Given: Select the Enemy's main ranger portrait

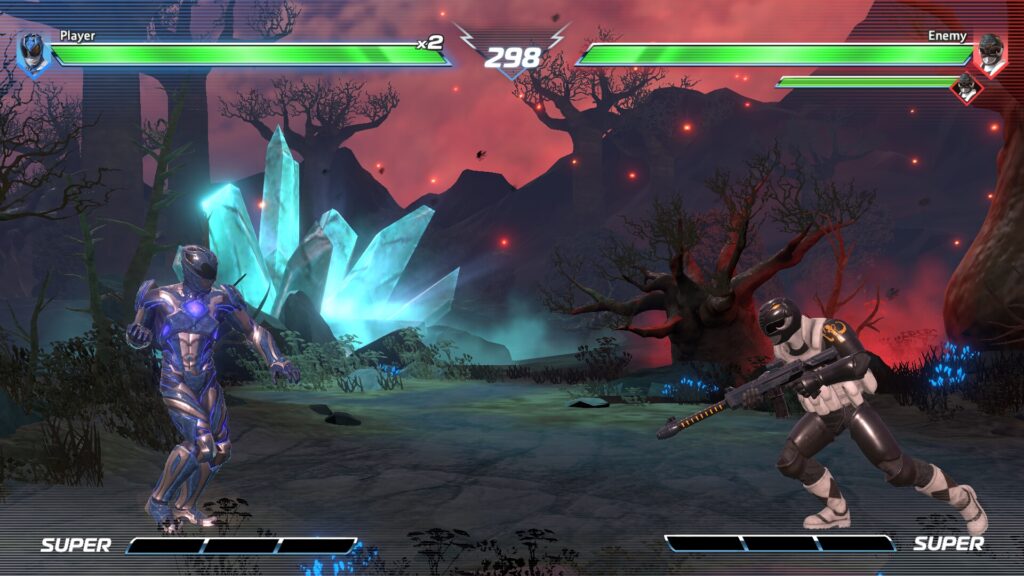Looking at the screenshot, I should pos(989,53).
